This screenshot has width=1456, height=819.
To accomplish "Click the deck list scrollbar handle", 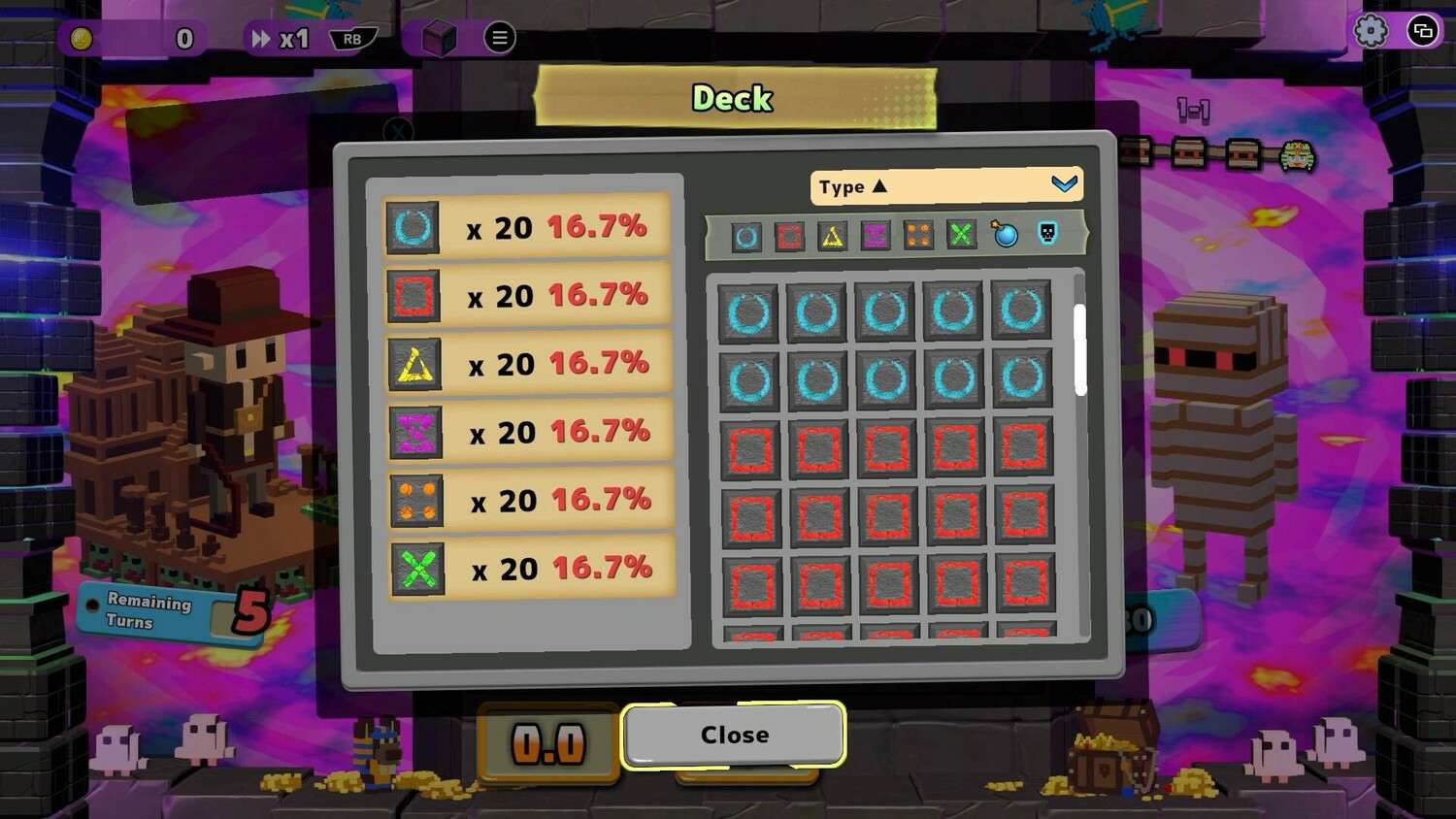I will point(1080,349).
